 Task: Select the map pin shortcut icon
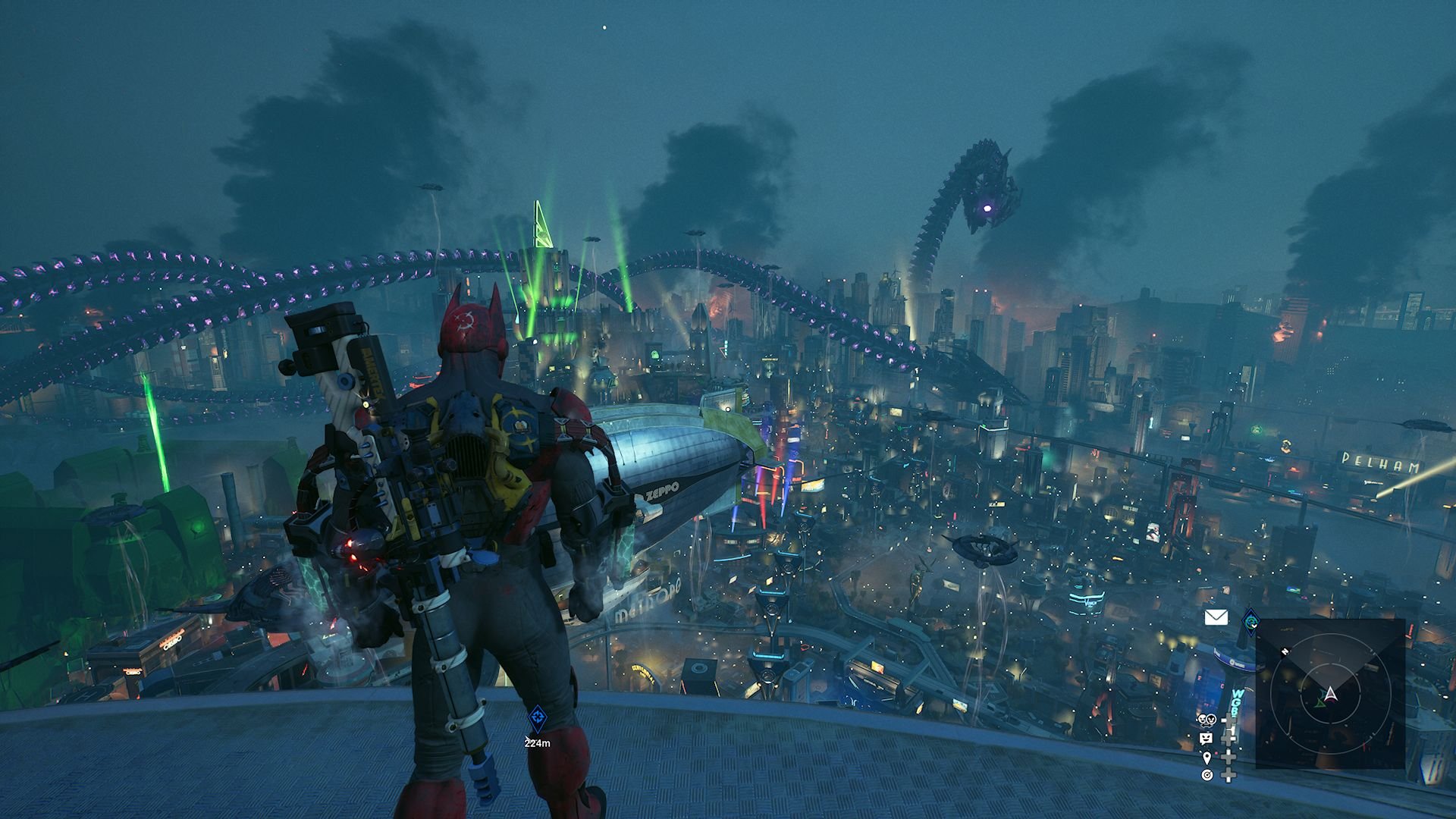click(1207, 757)
